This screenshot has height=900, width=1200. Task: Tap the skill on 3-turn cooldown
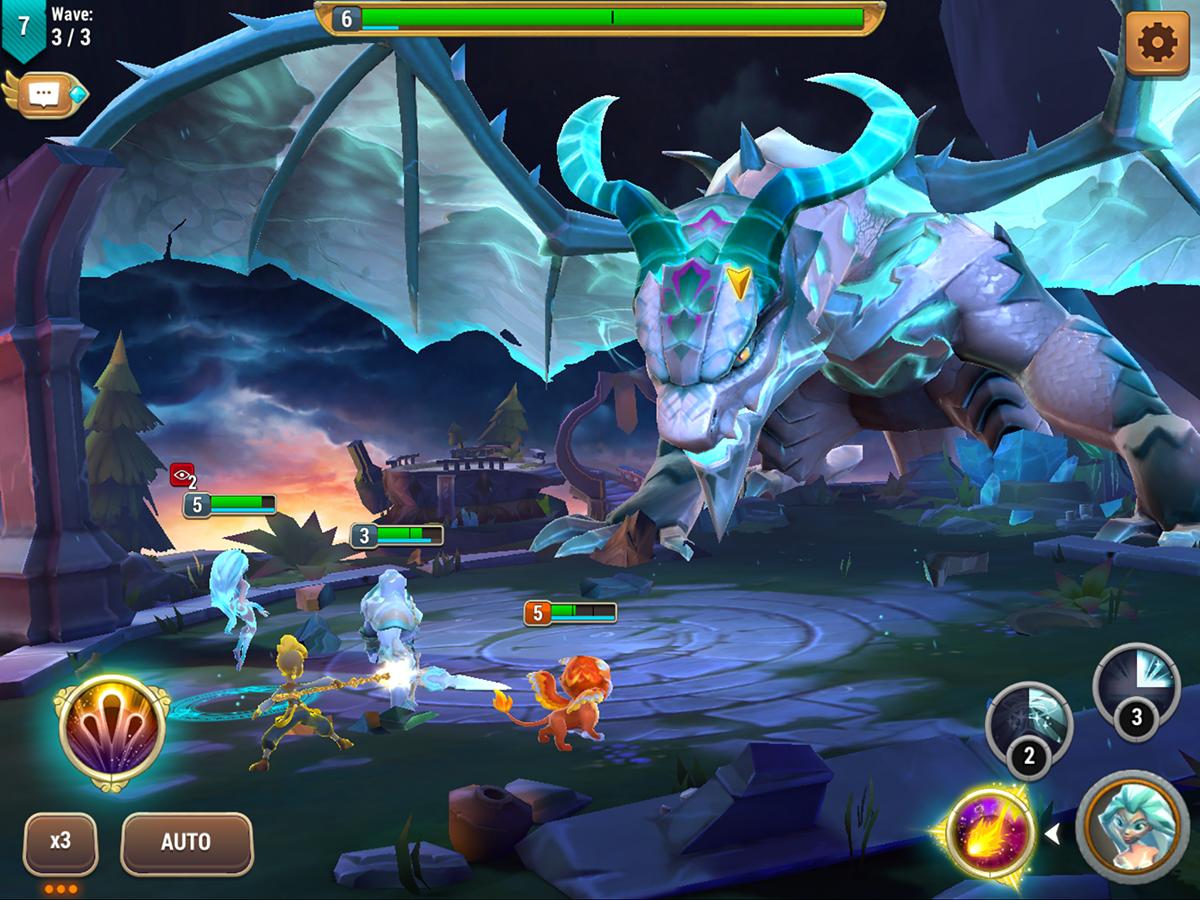tap(1136, 689)
